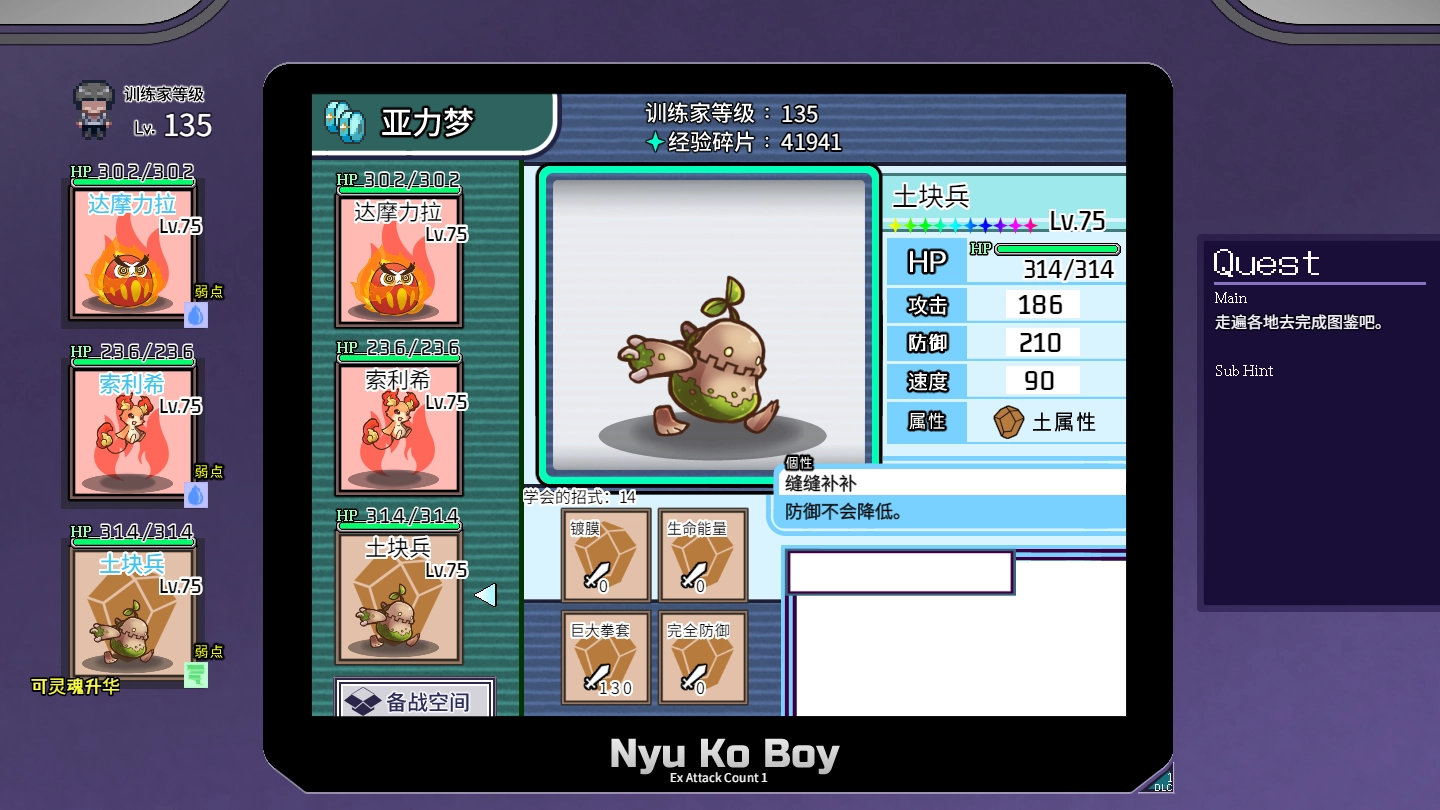This screenshot has width=1440, height=810.
Task: Choose the 巨大拳套 move with power 130
Action: (x=606, y=657)
